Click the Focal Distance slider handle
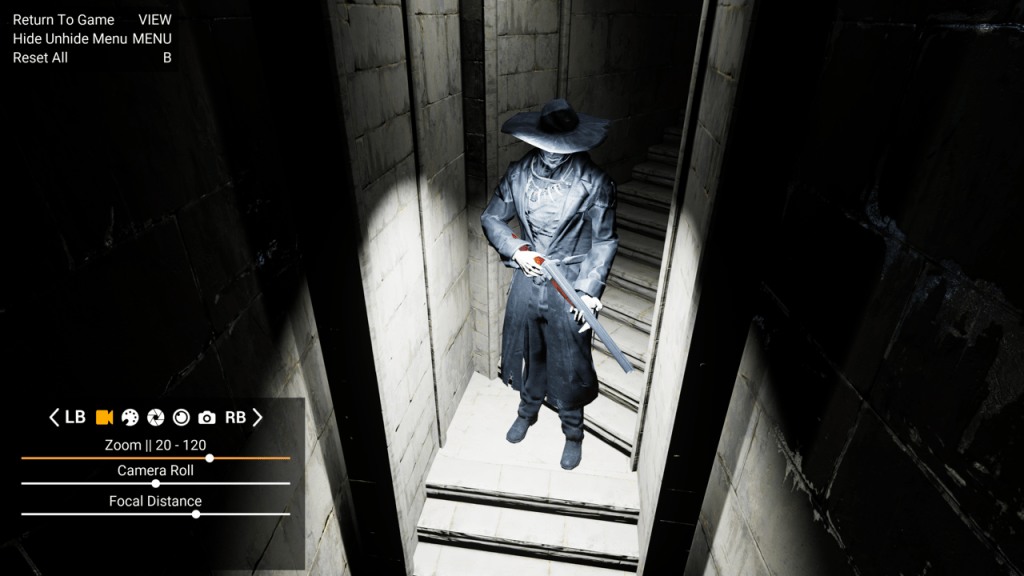 [x=196, y=514]
